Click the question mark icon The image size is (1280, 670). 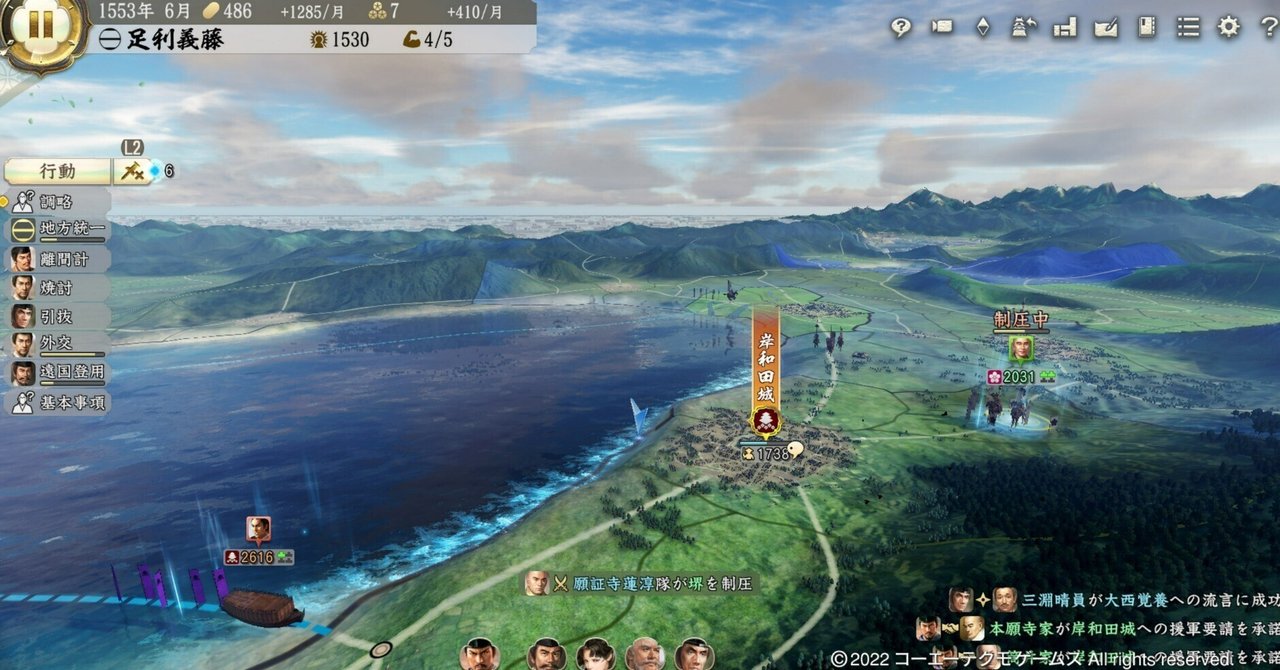tap(1267, 28)
